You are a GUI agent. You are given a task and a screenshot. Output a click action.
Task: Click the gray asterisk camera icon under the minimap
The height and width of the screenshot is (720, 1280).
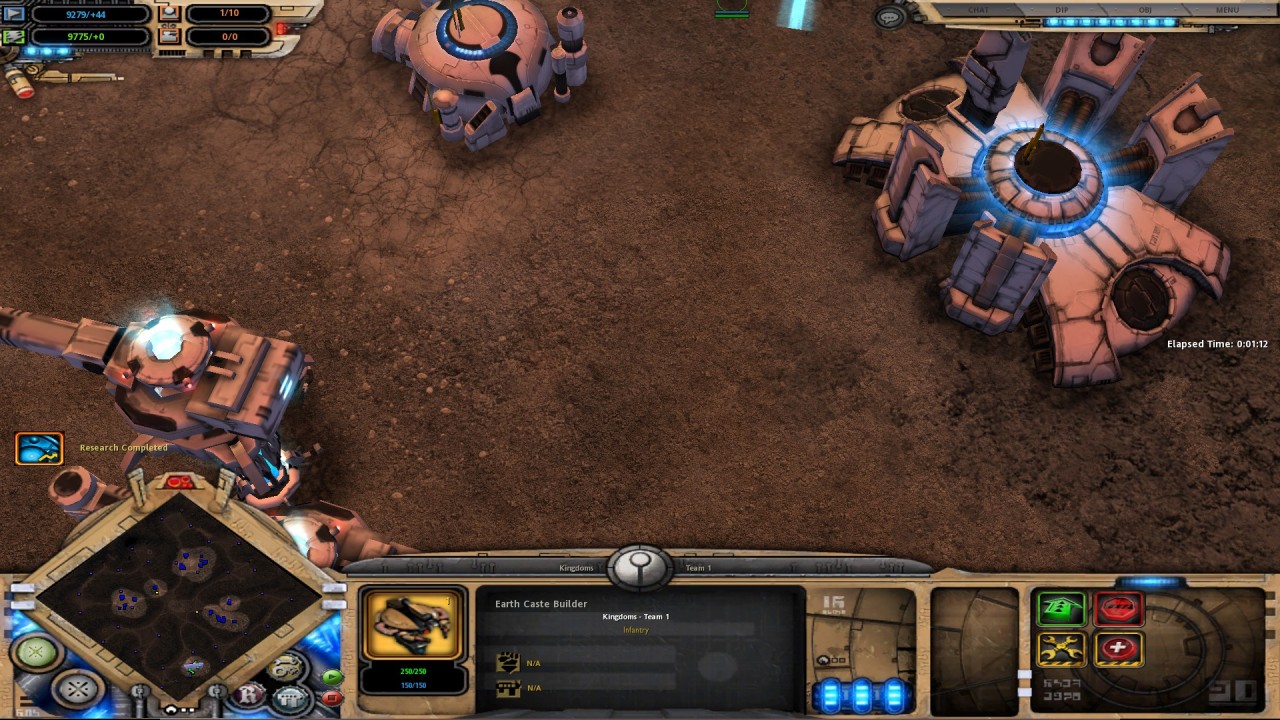click(x=79, y=690)
